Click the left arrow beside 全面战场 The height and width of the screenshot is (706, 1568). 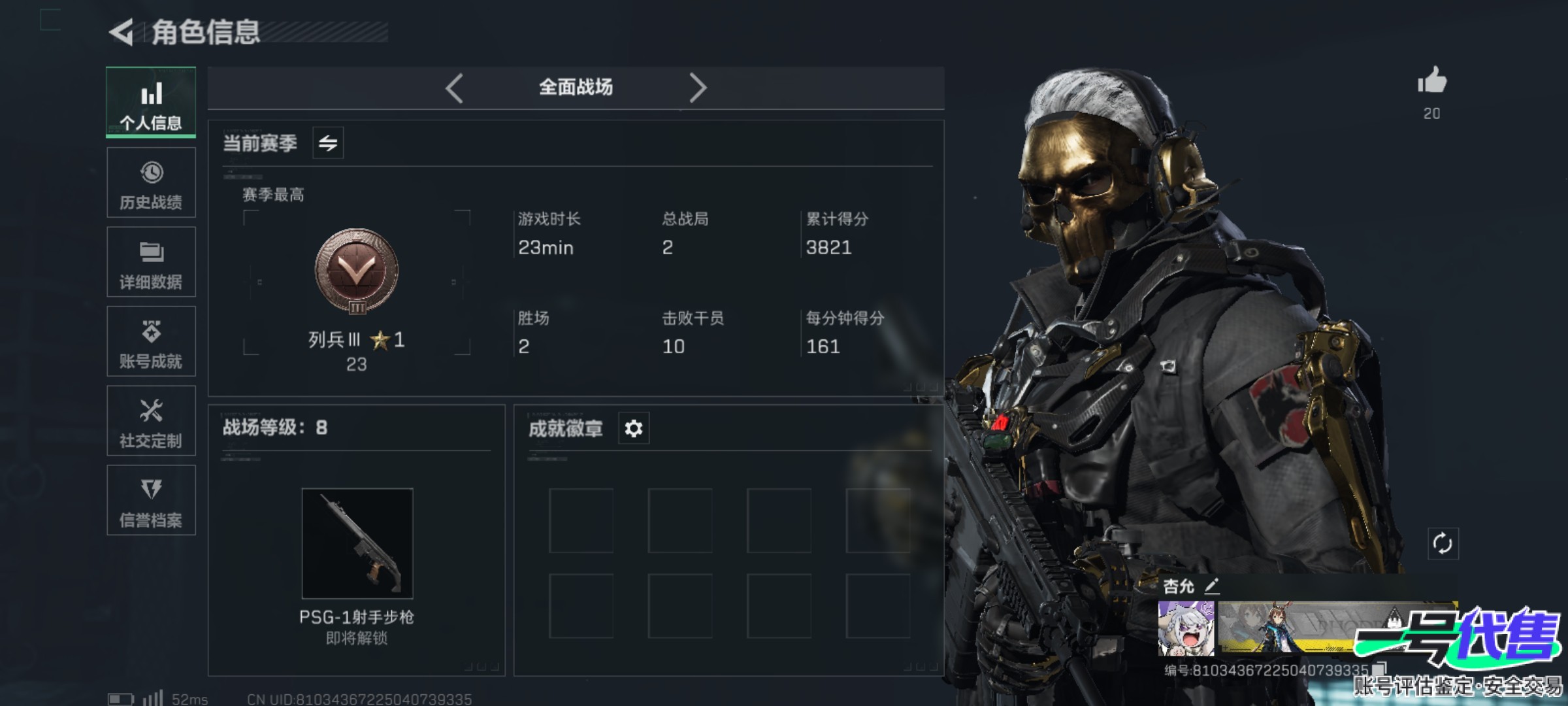coord(454,88)
